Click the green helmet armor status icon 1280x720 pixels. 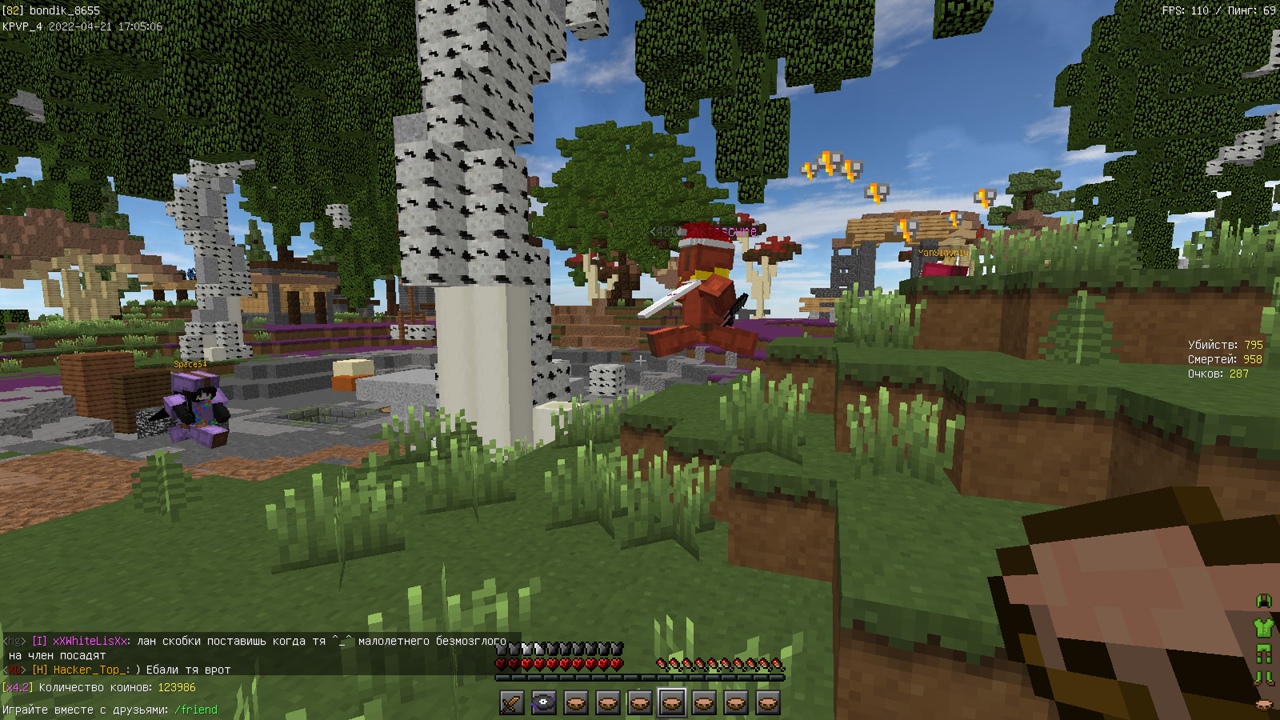click(1263, 599)
